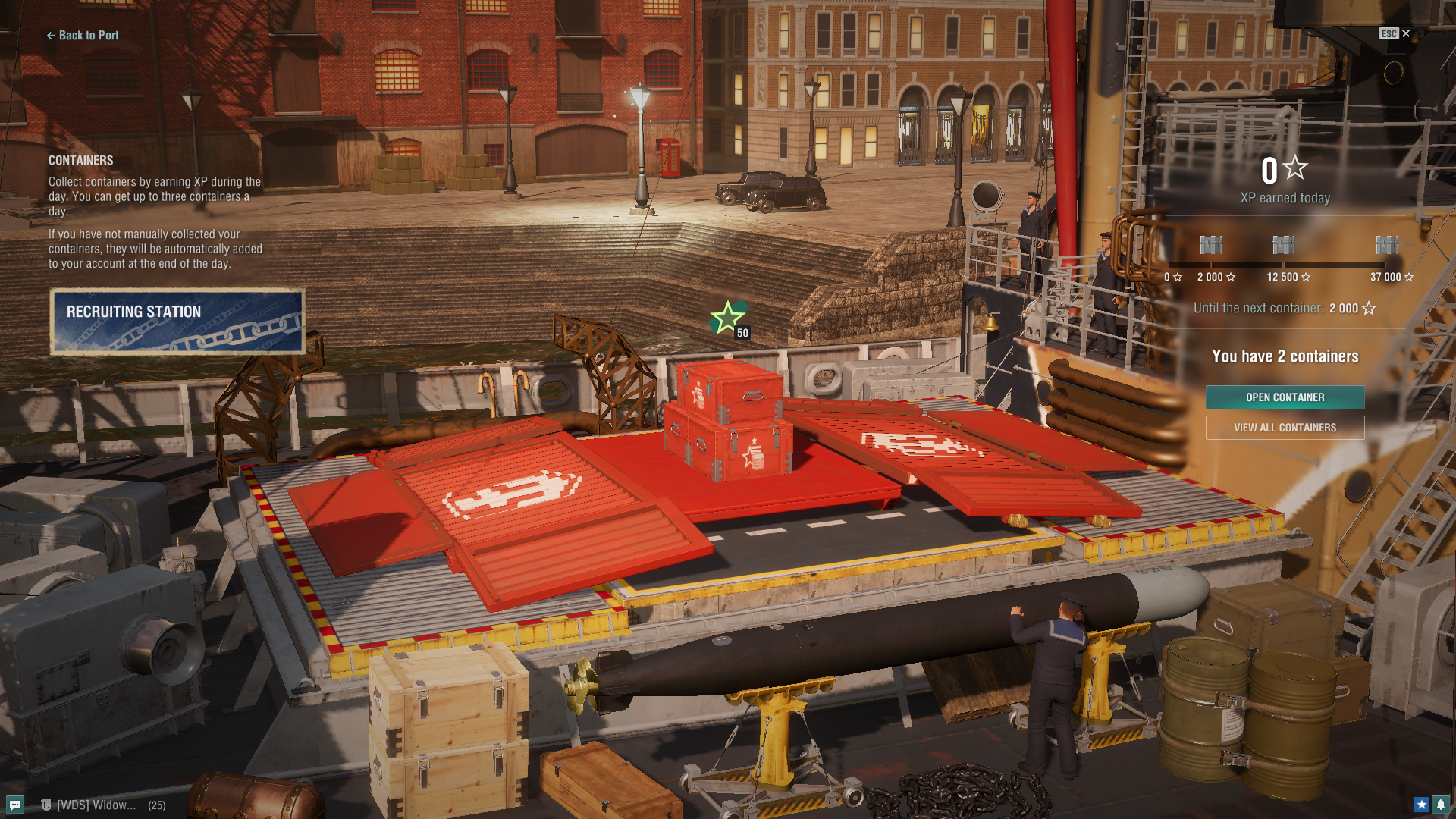Open the notifications bell

coord(1440,805)
